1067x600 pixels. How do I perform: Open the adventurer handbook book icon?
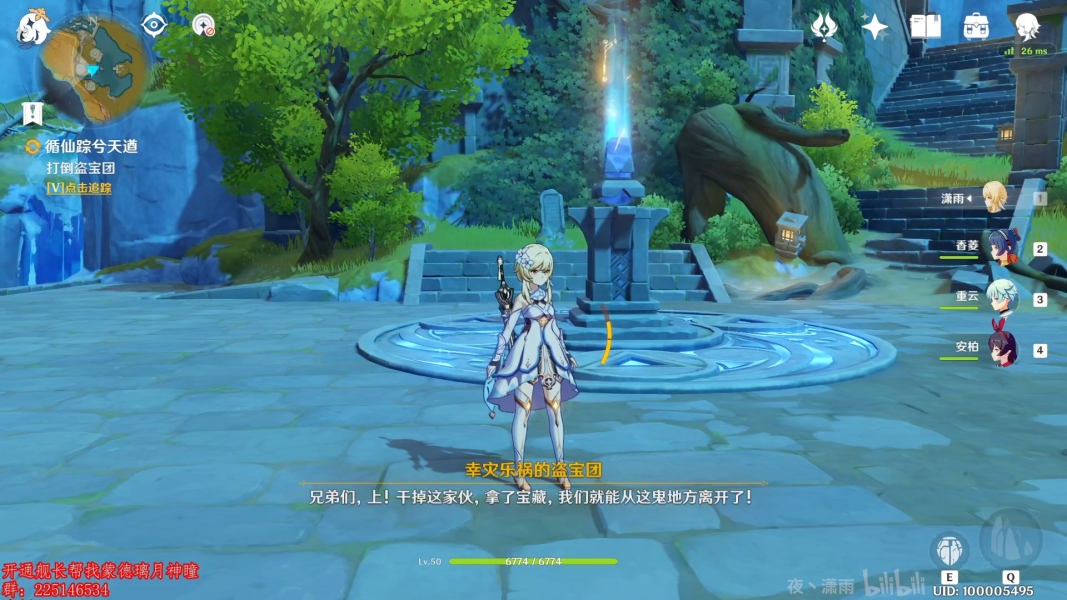[x=925, y=27]
